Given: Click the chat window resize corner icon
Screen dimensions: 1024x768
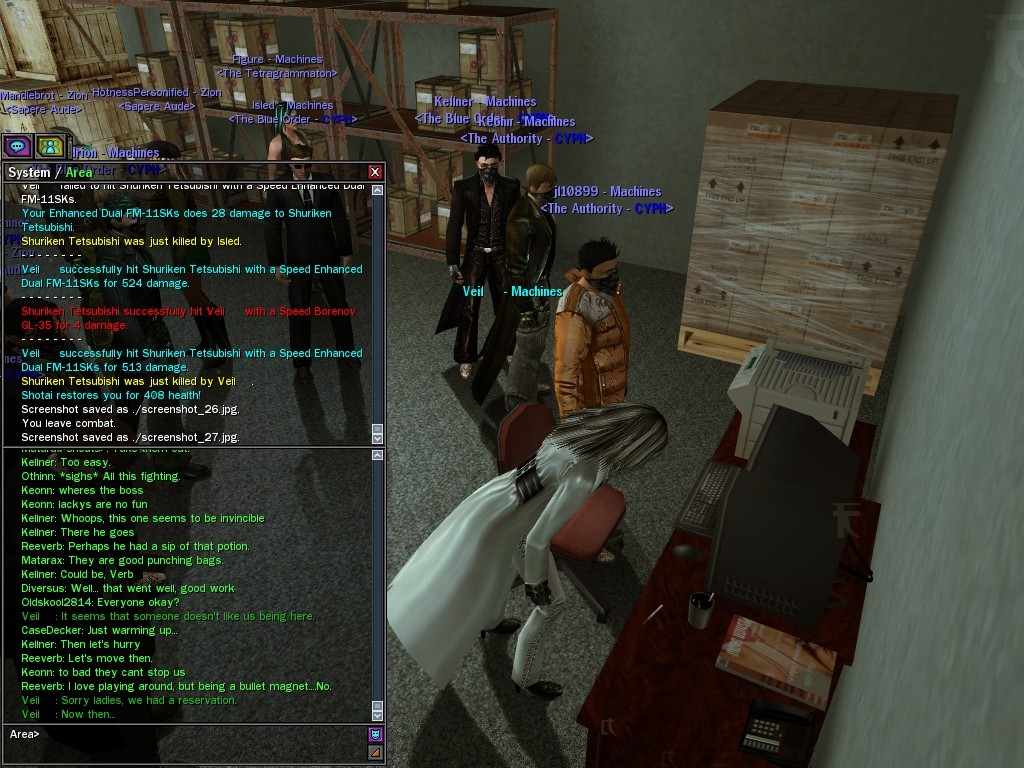Looking at the screenshot, I should [376, 752].
